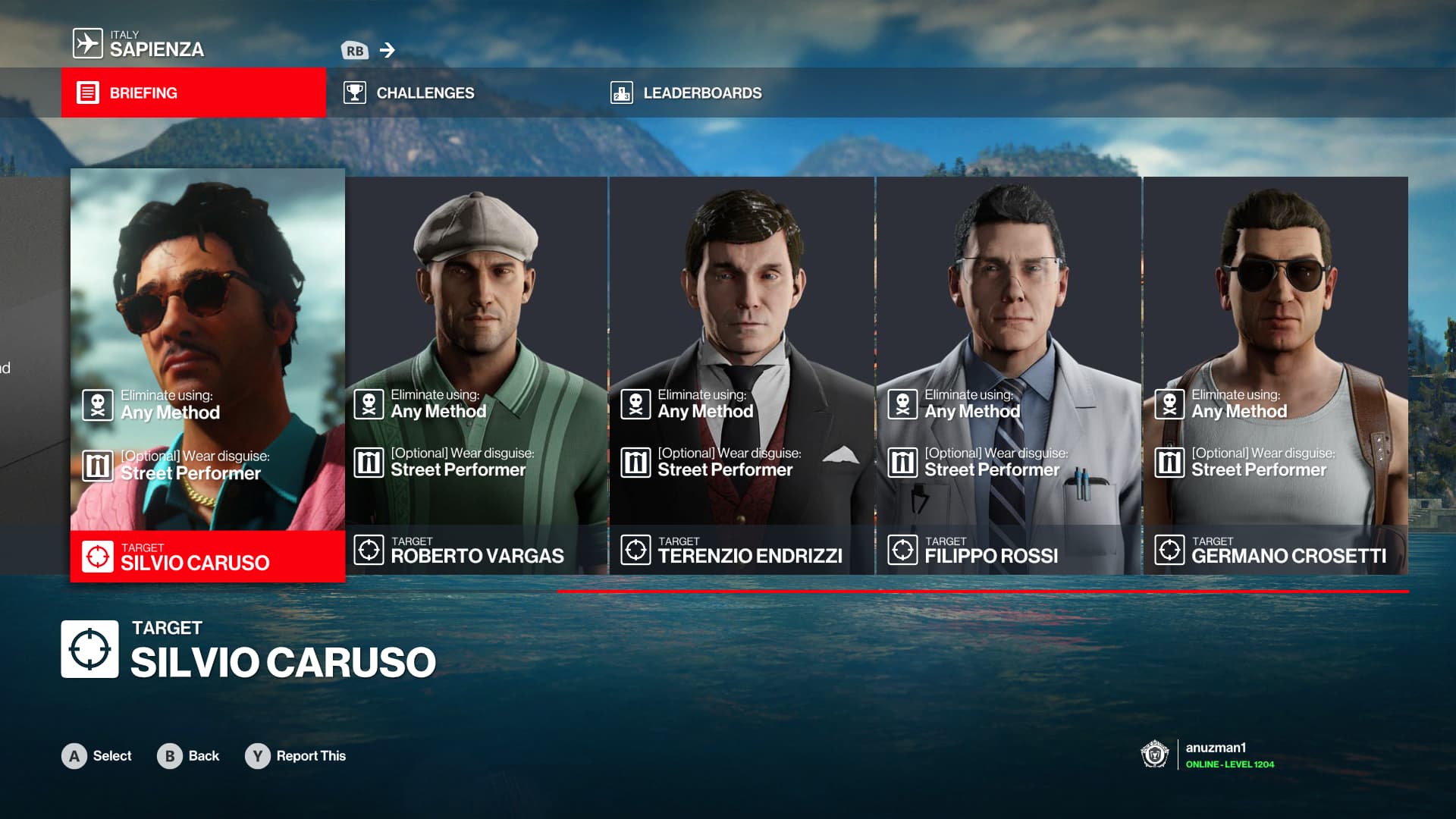This screenshot has height=819, width=1456.
Task: Go back using the Back option
Action: [189, 756]
